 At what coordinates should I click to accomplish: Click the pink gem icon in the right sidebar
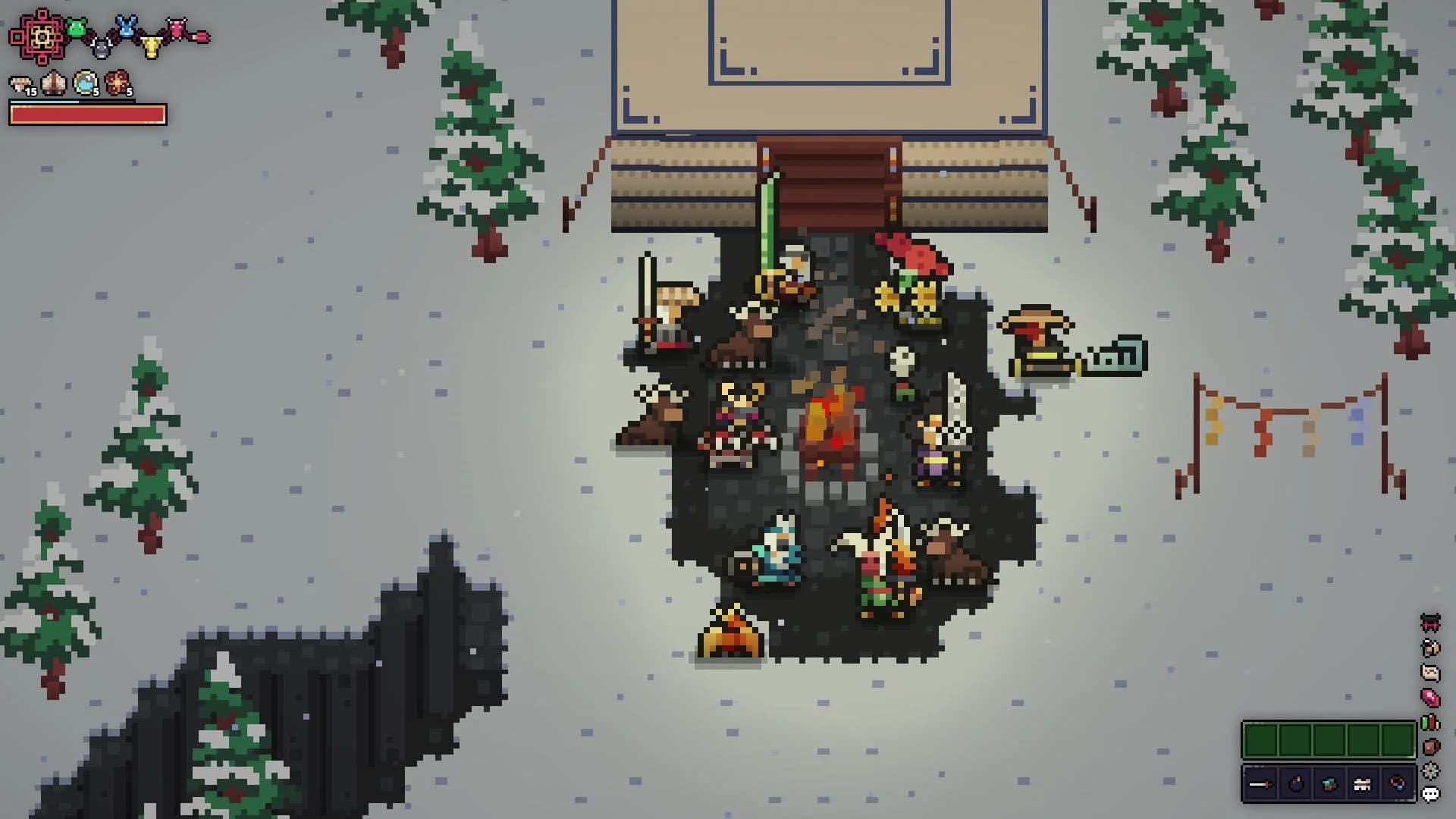(x=1431, y=697)
